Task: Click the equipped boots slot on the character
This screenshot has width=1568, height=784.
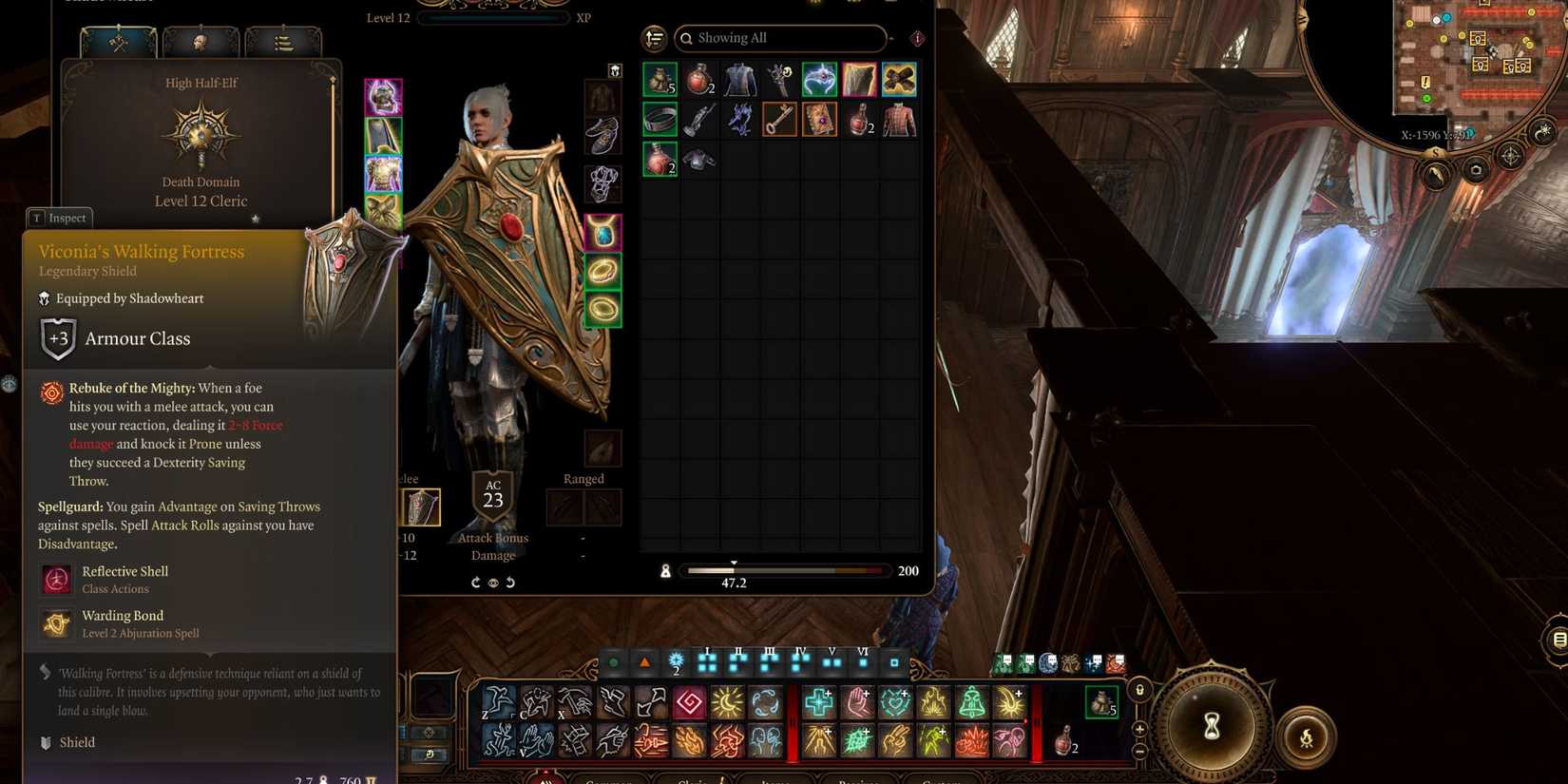Action: (x=604, y=135)
